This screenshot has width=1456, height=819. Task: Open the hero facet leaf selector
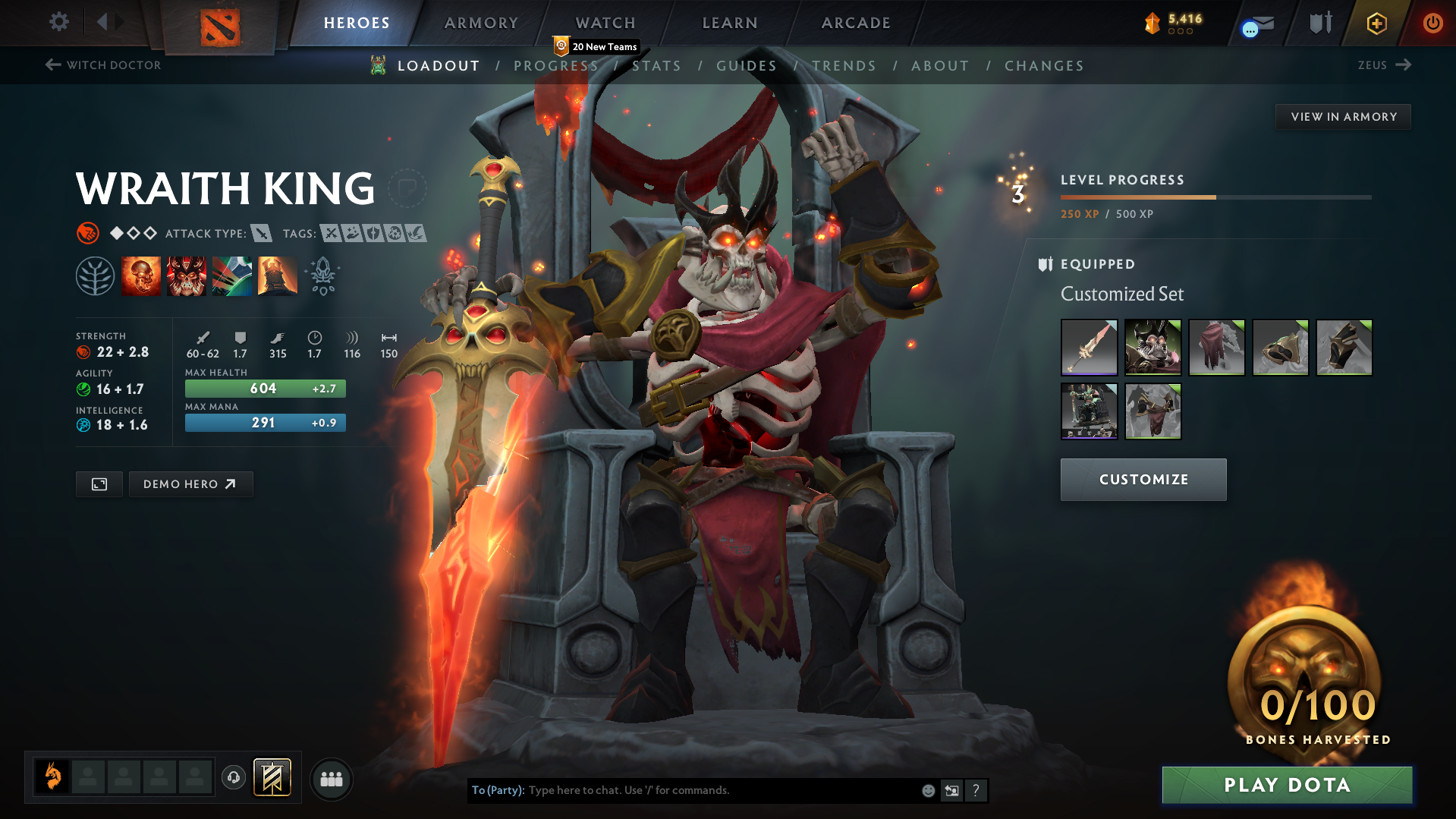(x=95, y=275)
